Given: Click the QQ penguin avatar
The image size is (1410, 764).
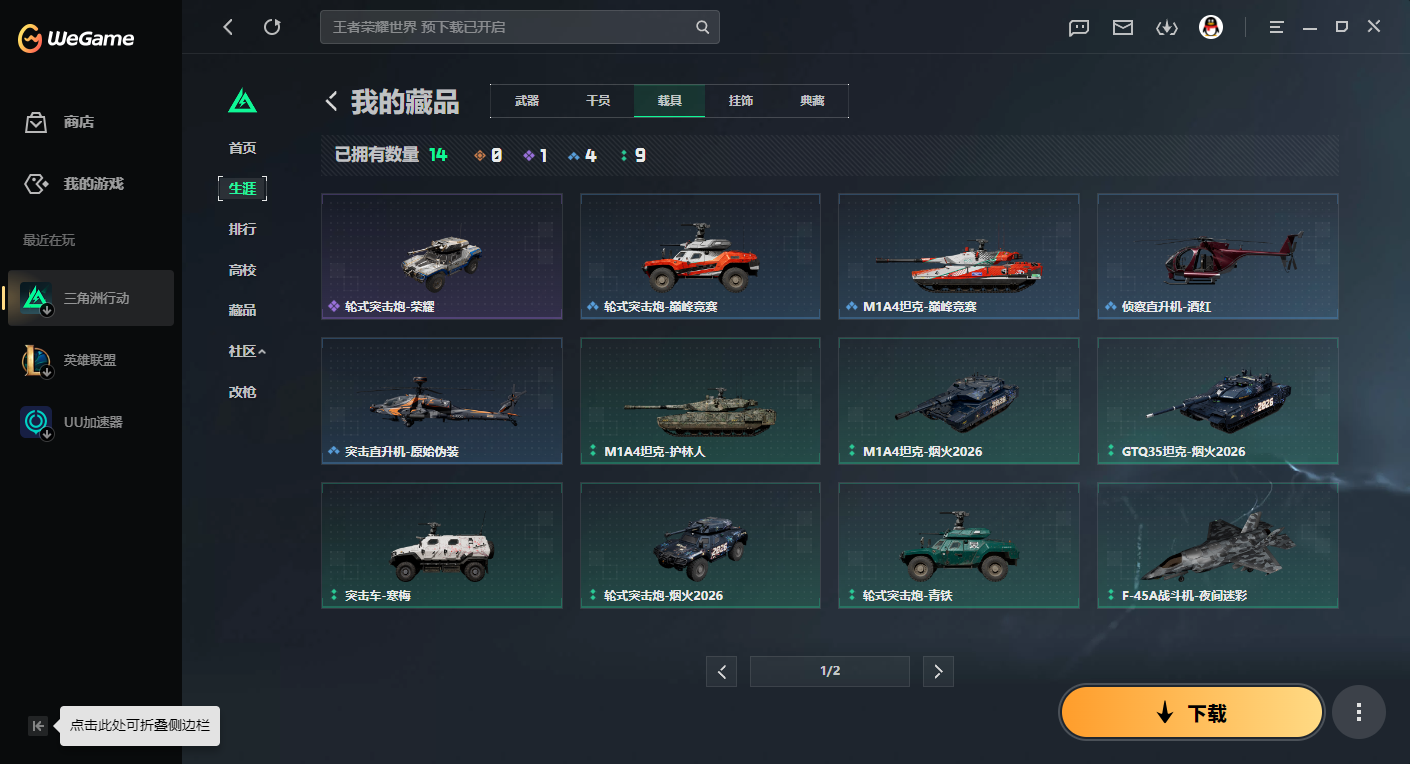Looking at the screenshot, I should coord(1211,27).
